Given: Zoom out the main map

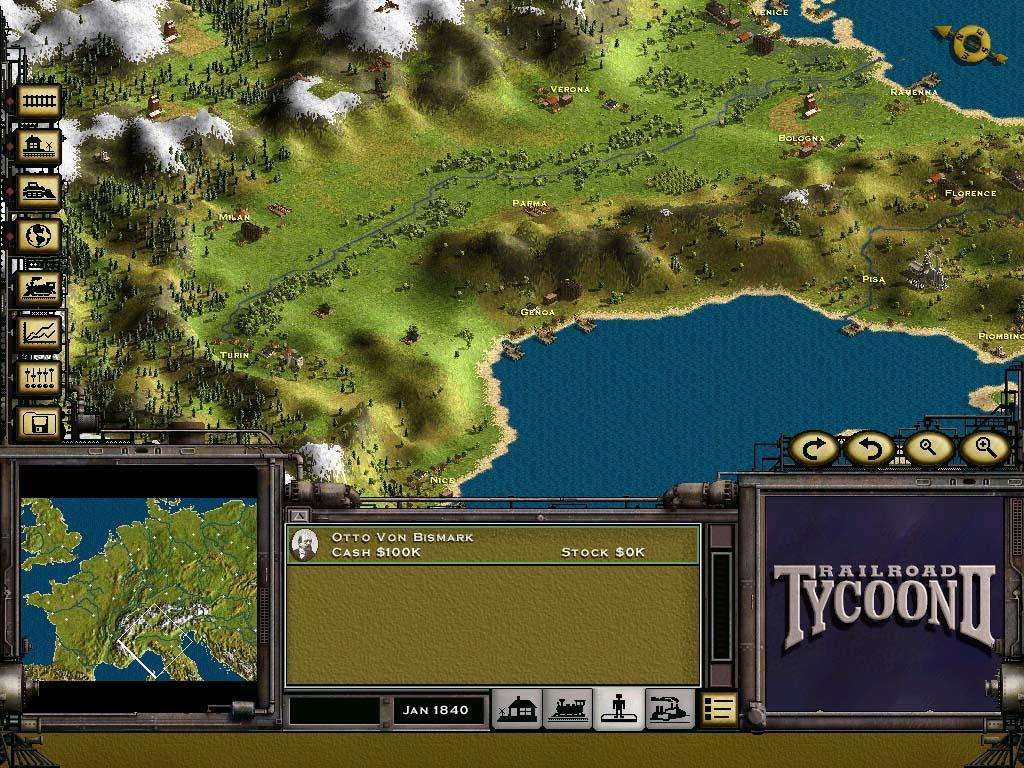Looking at the screenshot, I should 926,449.
